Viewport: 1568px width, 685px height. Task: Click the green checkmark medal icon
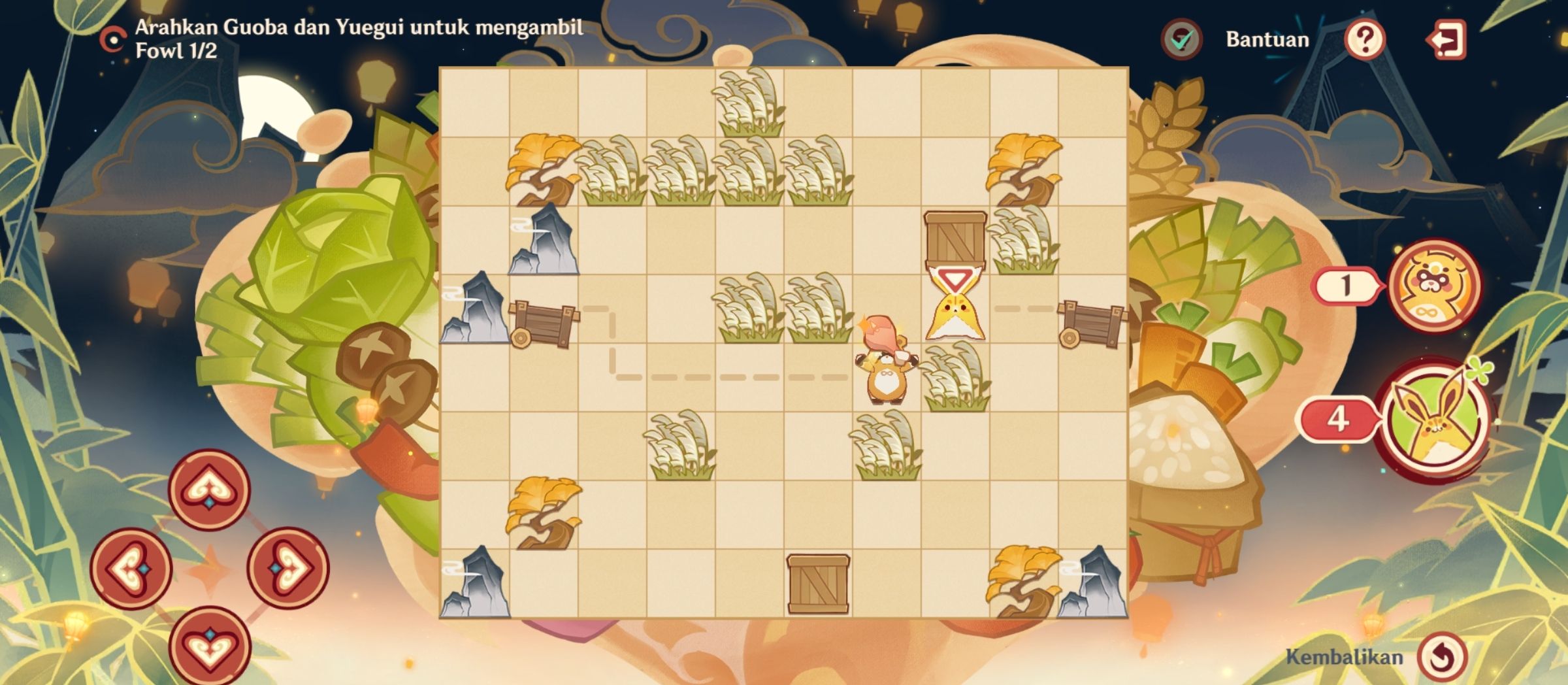pos(1180,41)
